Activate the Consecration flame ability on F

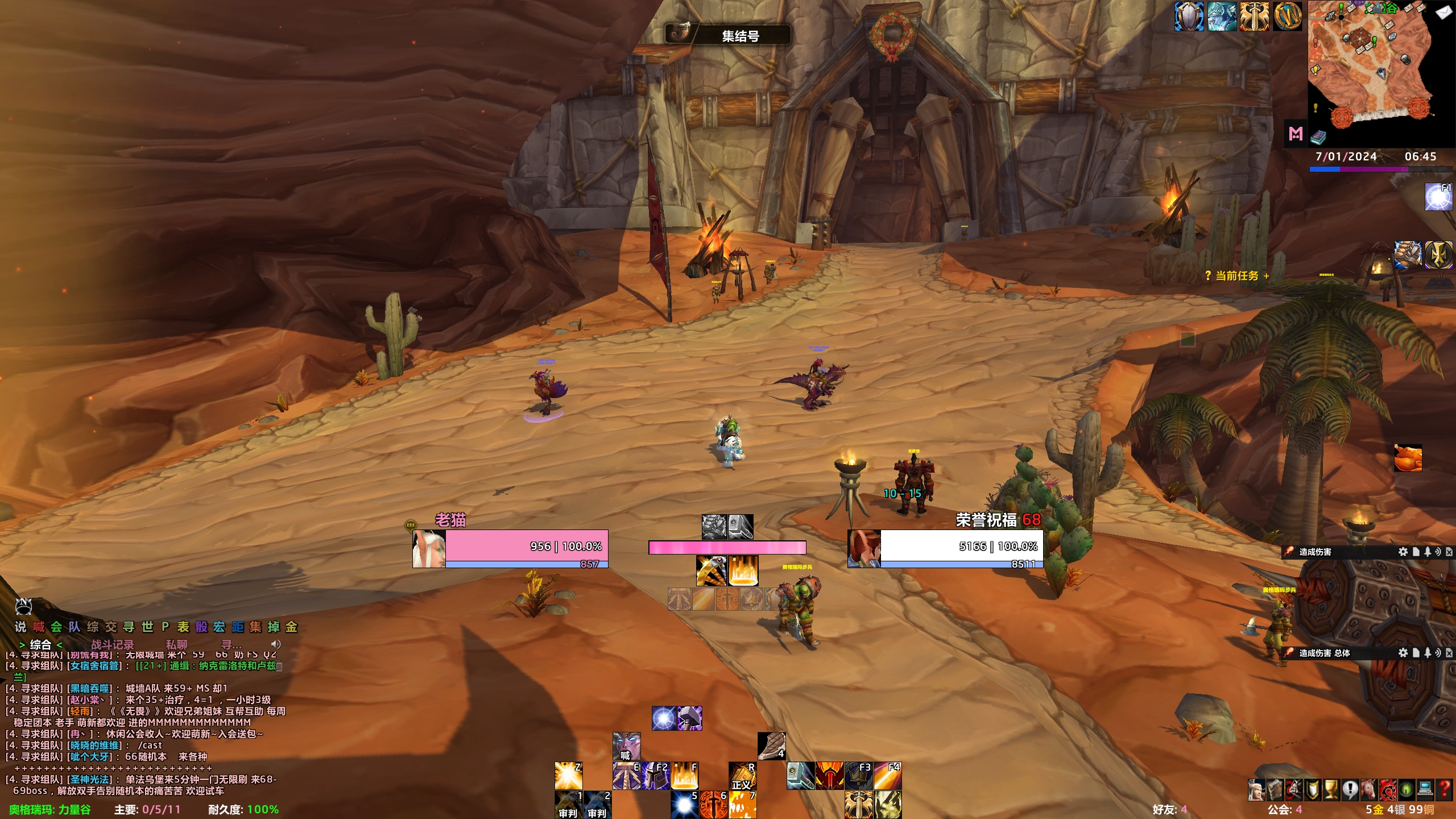point(684,775)
